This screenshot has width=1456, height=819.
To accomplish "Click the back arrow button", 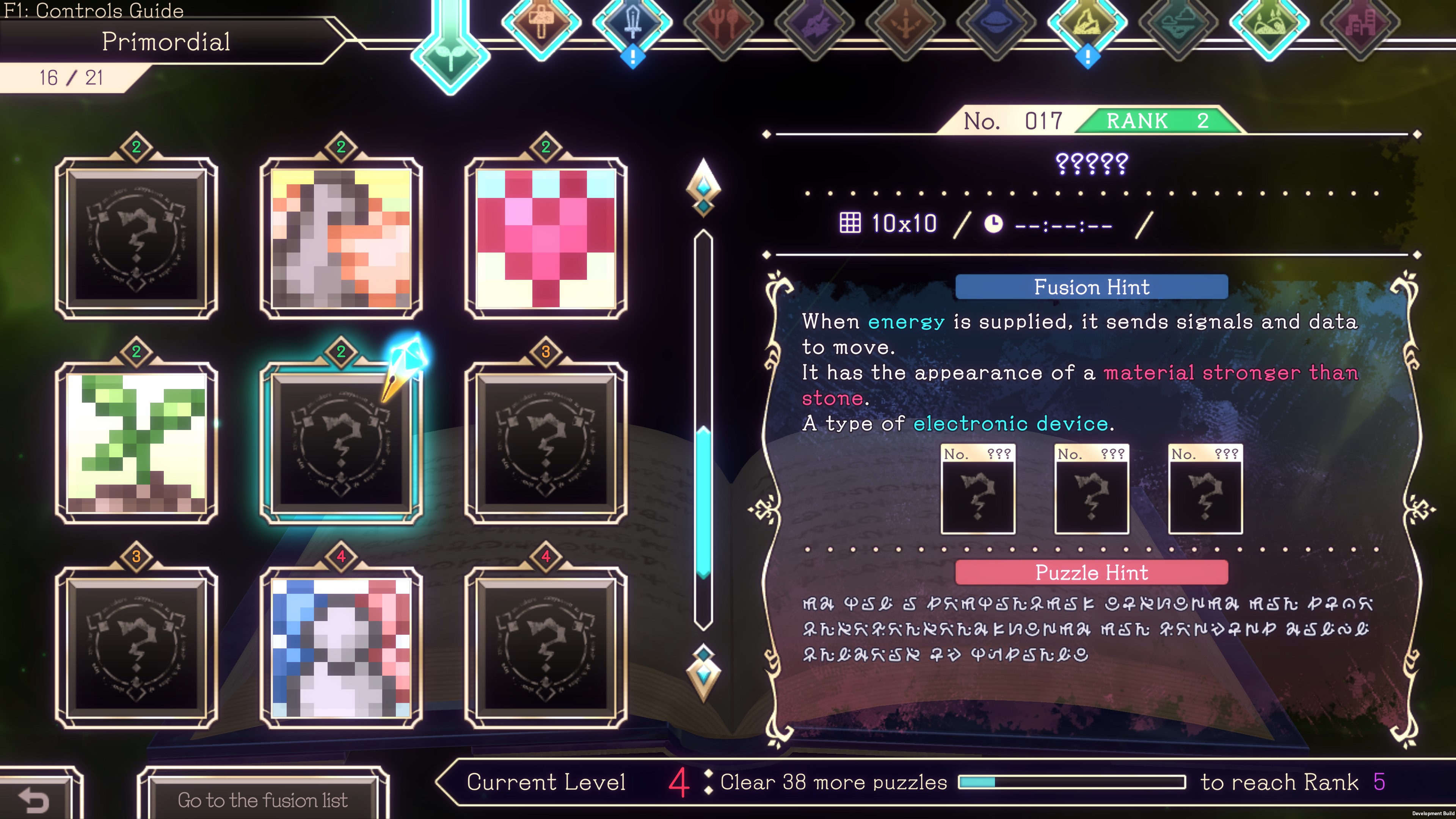I will [x=35, y=799].
